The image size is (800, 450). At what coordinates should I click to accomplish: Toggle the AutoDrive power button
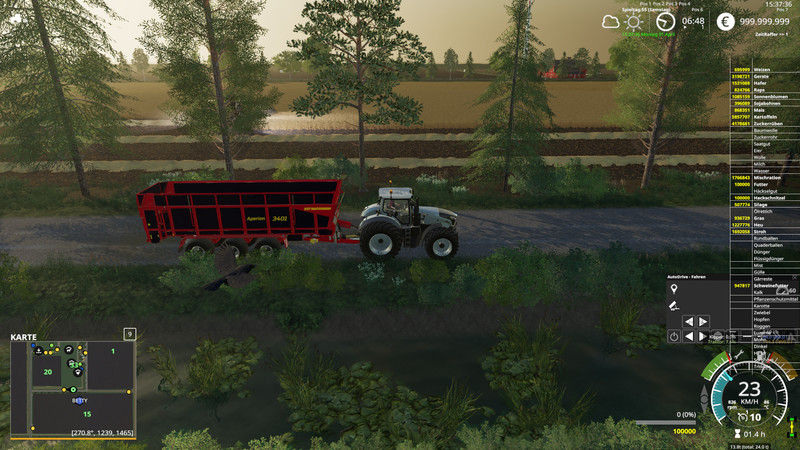coord(674,337)
